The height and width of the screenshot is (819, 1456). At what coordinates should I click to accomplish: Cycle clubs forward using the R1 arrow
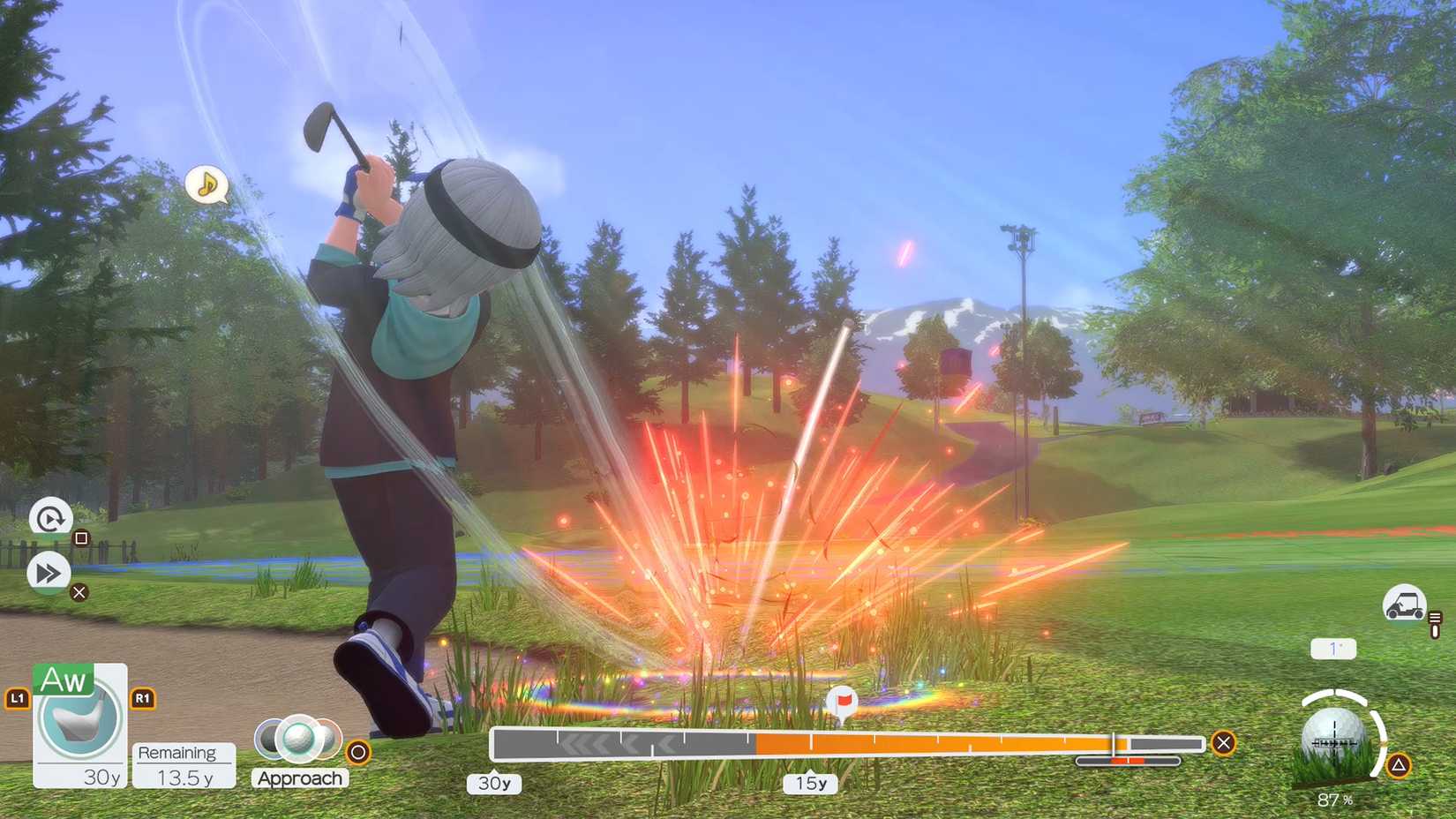[142, 697]
